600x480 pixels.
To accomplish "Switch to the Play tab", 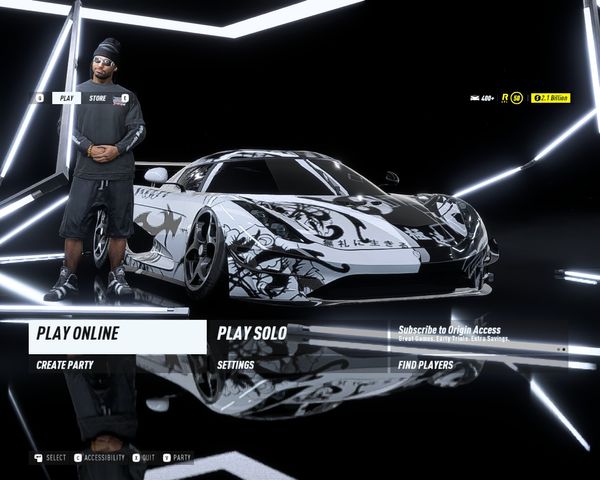I will [67, 98].
